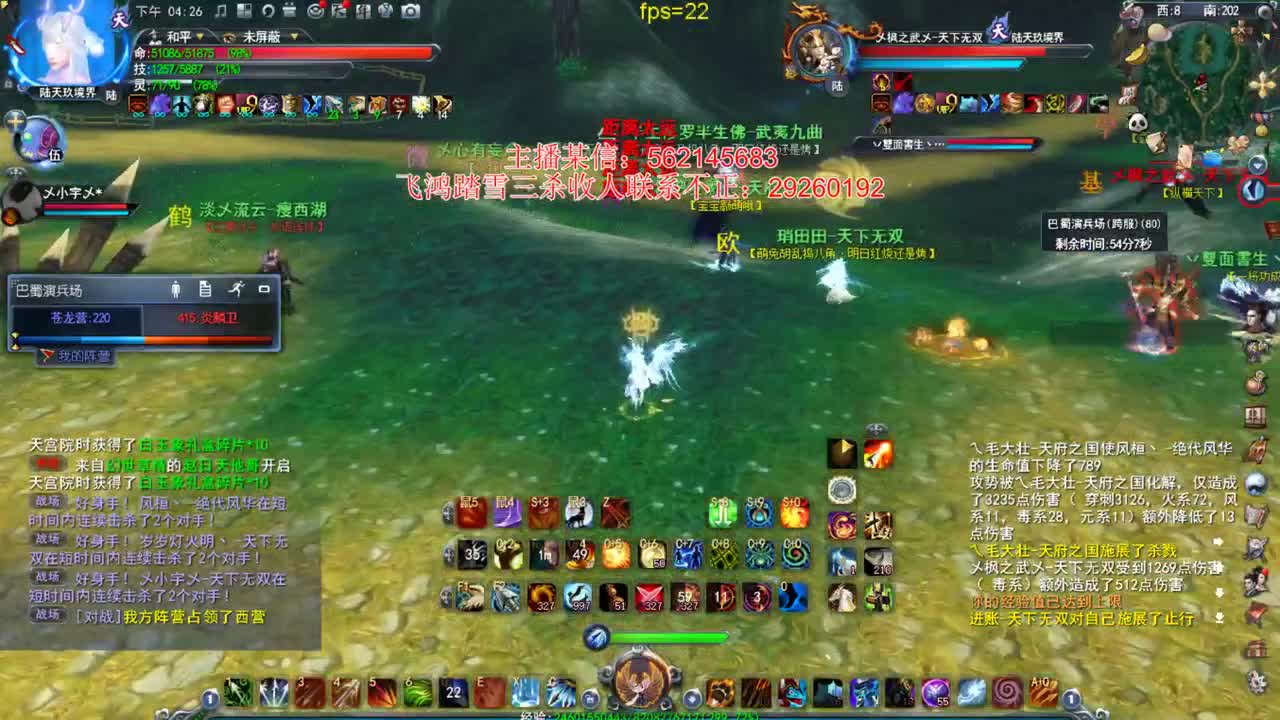Take a screenshot with the camera icon
This screenshot has height=720, width=1280.
tap(410, 10)
